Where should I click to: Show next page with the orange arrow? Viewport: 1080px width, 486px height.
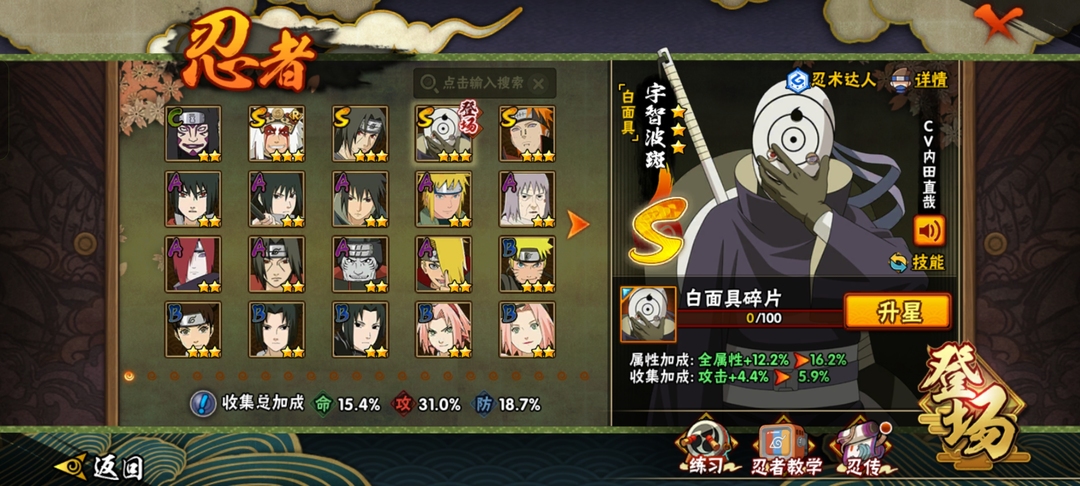click(x=578, y=224)
